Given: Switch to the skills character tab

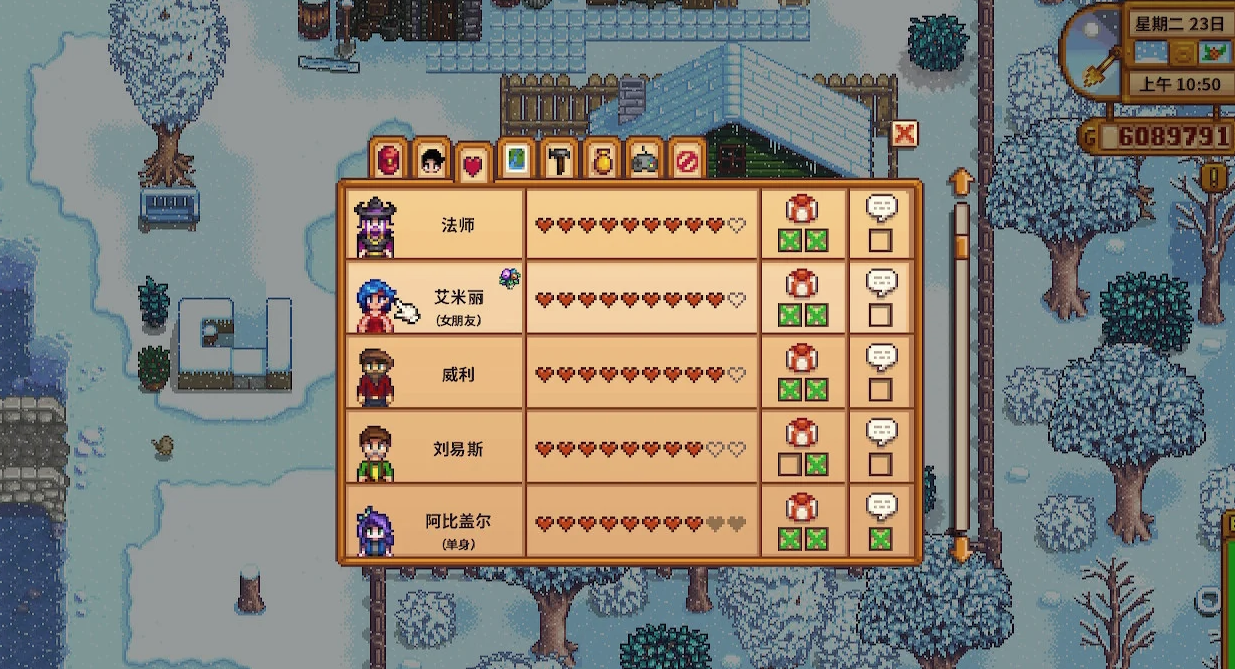Looking at the screenshot, I should pyautogui.click(x=432, y=160).
